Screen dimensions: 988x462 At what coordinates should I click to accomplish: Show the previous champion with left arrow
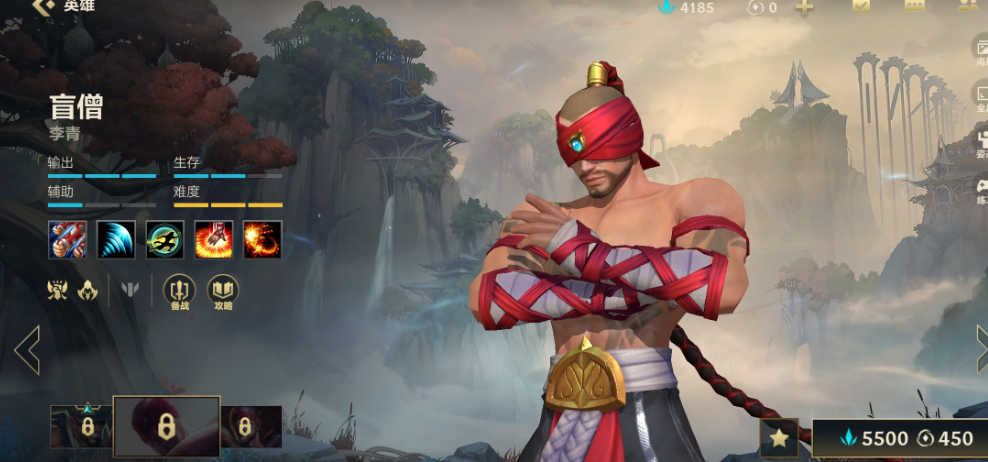tap(27, 349)
